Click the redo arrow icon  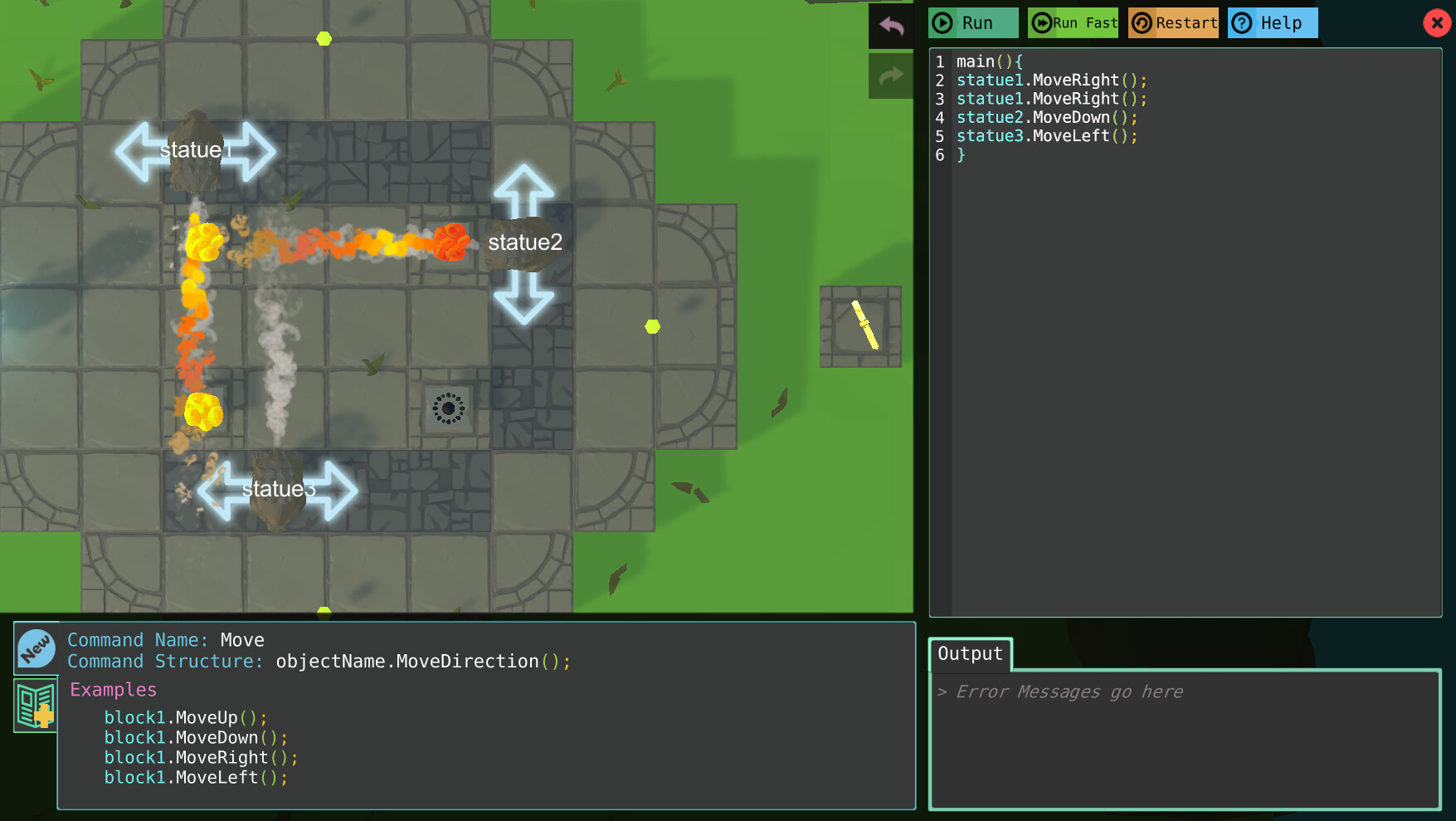(x=890, y=76)
